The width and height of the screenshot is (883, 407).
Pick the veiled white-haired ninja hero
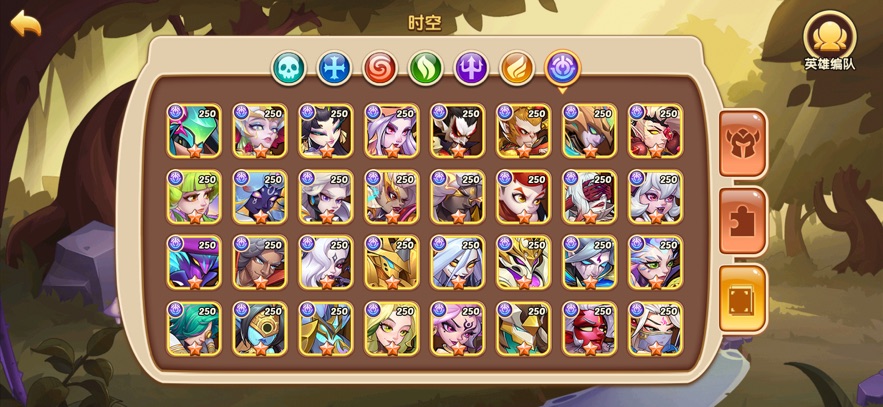[x=656, y=329]
